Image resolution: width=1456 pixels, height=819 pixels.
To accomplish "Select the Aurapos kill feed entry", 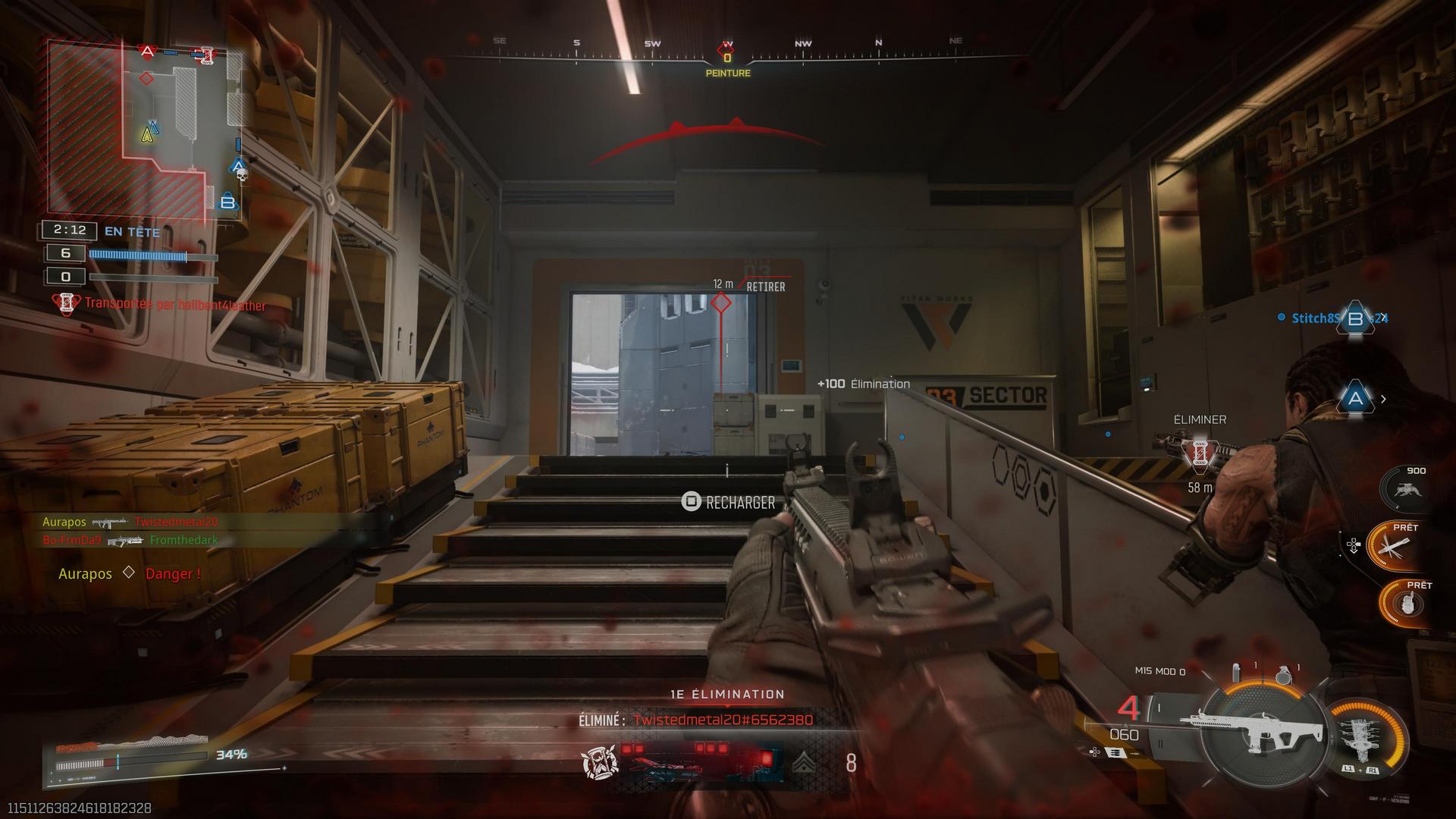I will (130, 522).
